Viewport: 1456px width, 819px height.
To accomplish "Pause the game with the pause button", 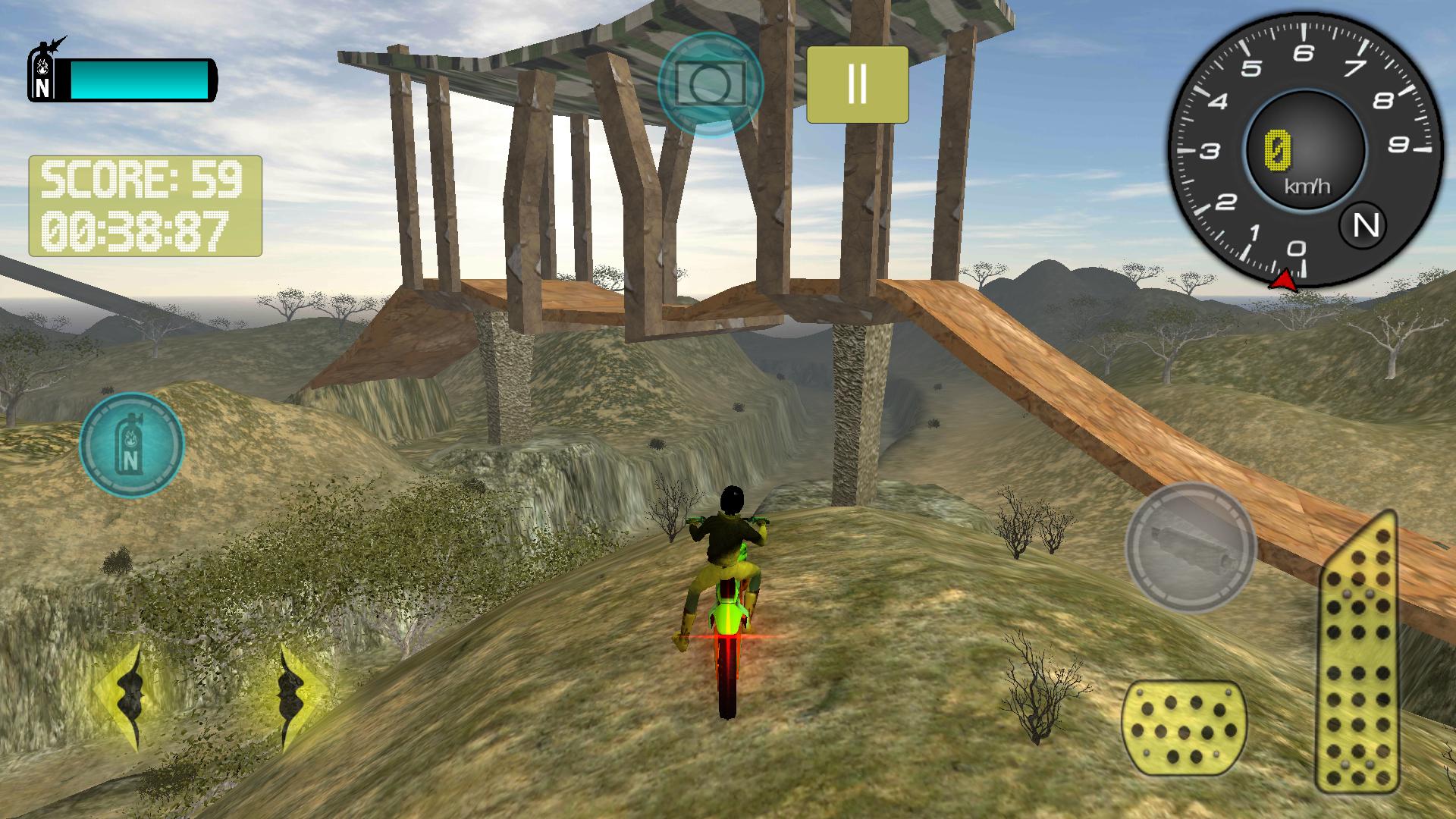I will [x=858, y=85].
